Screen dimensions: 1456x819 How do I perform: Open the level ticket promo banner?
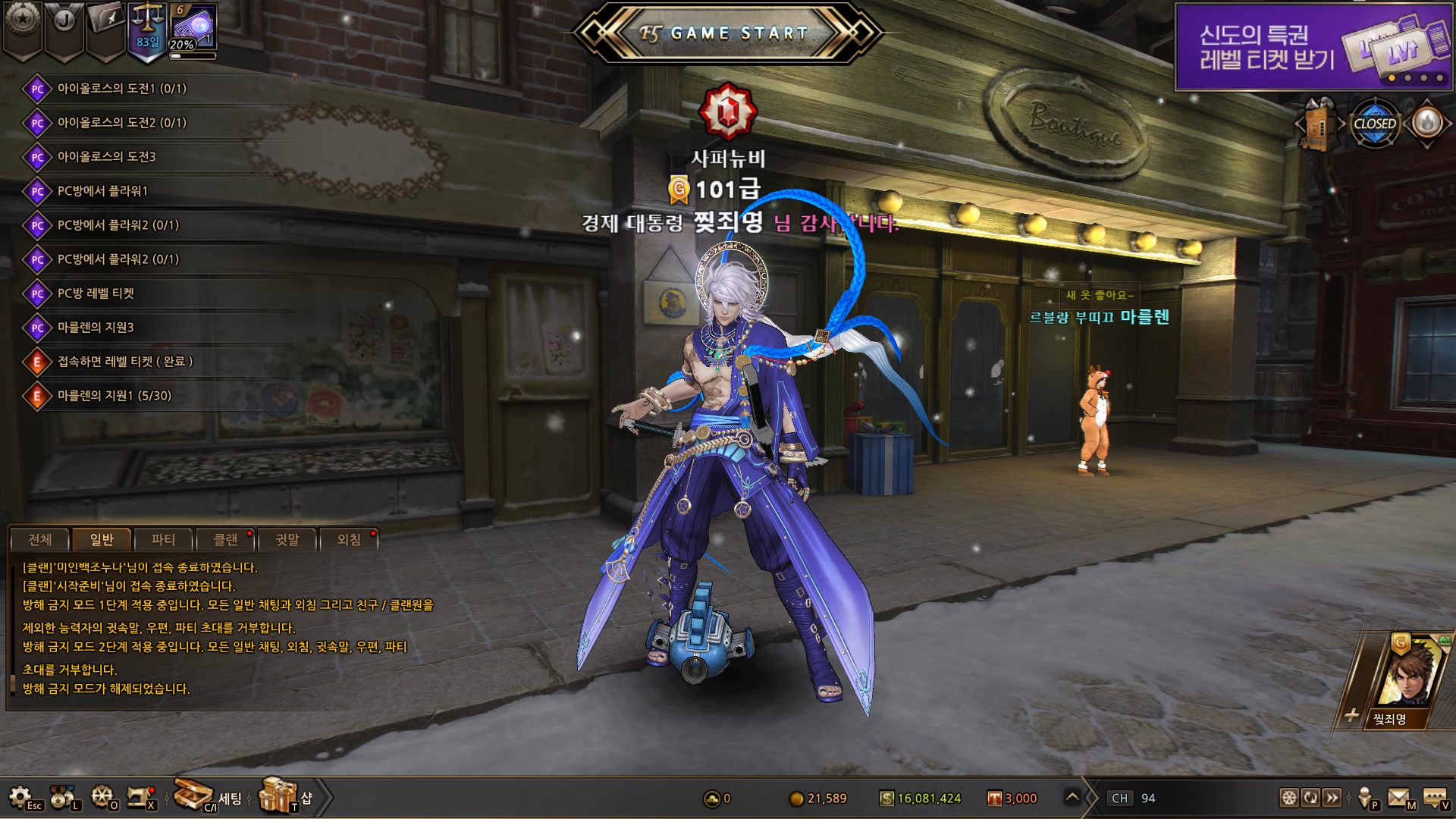[1313, 47]
